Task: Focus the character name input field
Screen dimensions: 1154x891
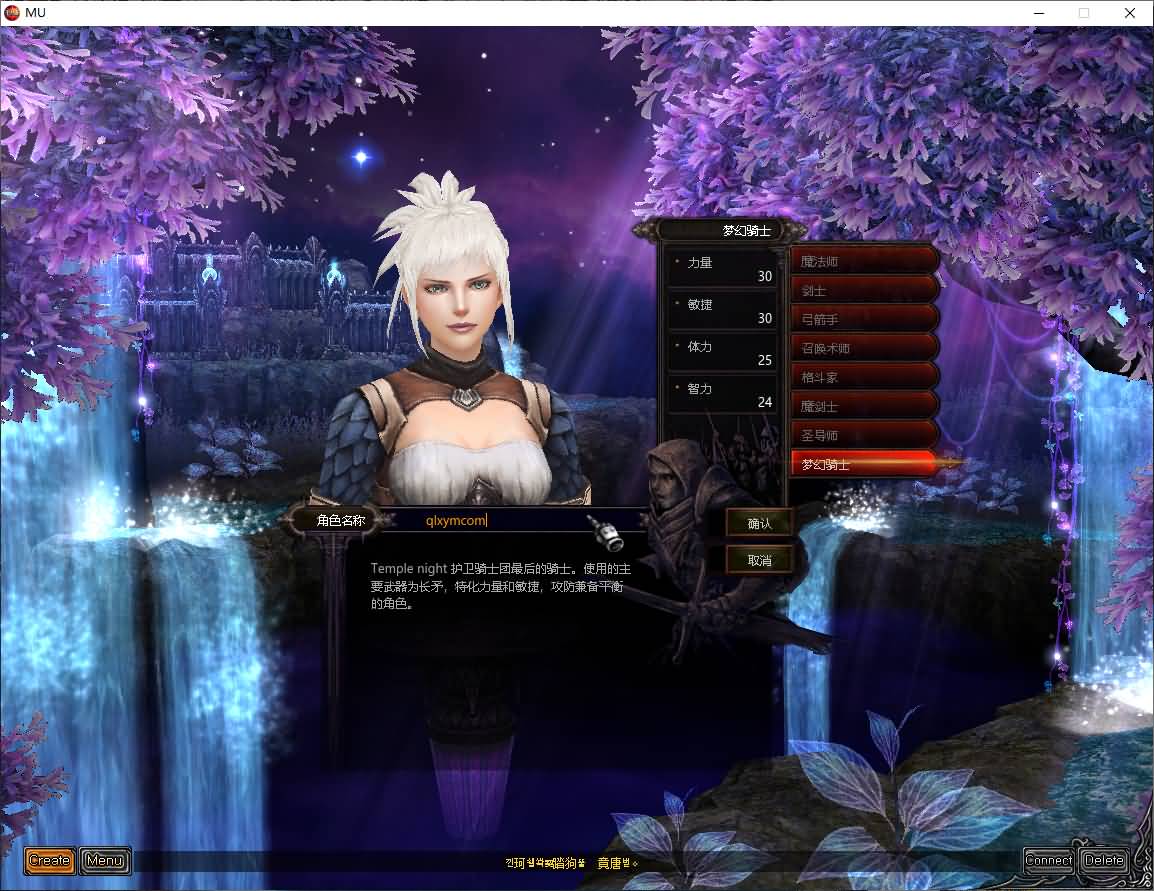Action: [x=500, y=520]
